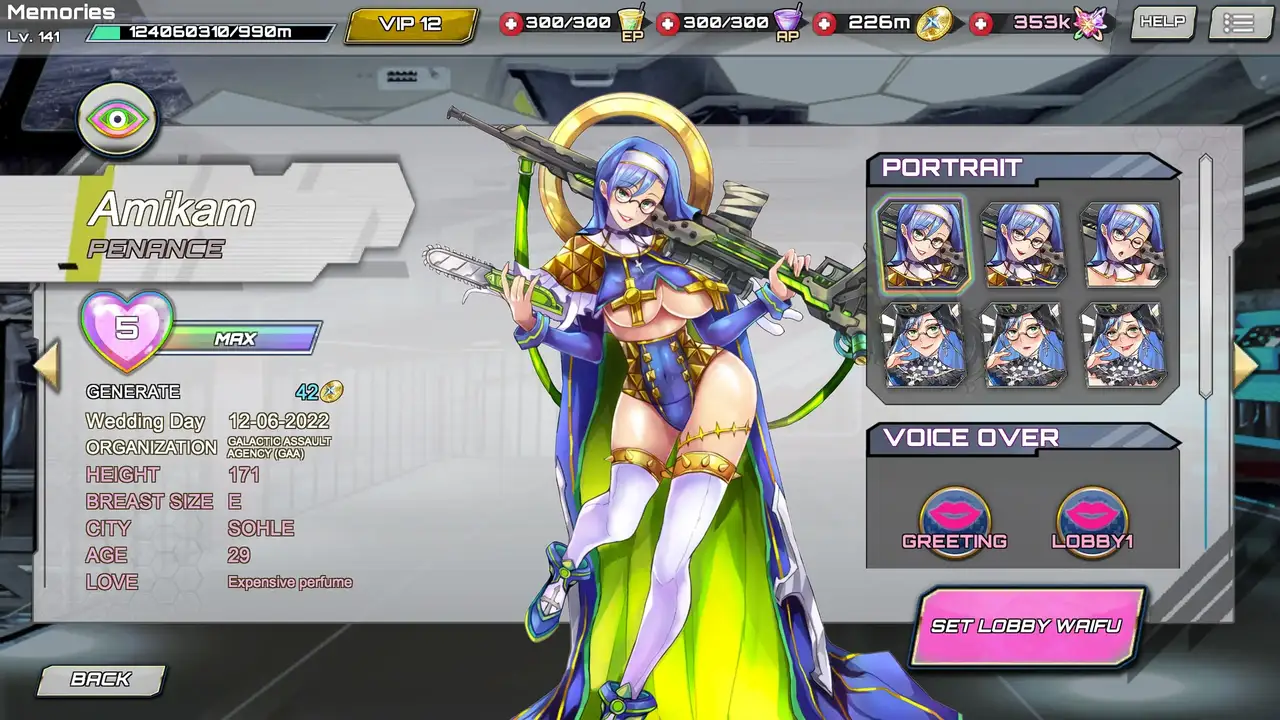Add crystal gems with the plus button
This screenshot has width=1280, height=720.
pos(982,23)
